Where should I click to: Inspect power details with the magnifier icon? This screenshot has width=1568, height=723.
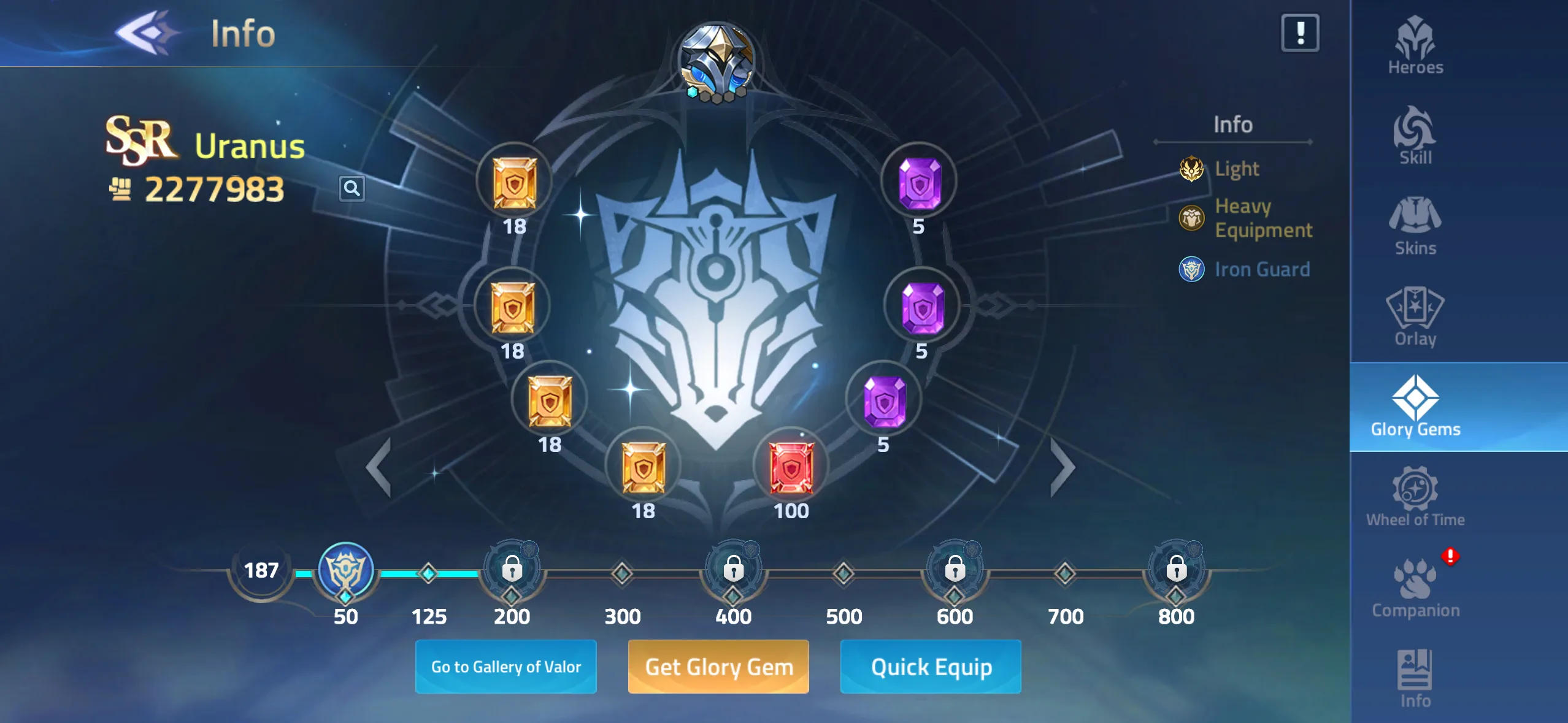[x=352, y=188]
